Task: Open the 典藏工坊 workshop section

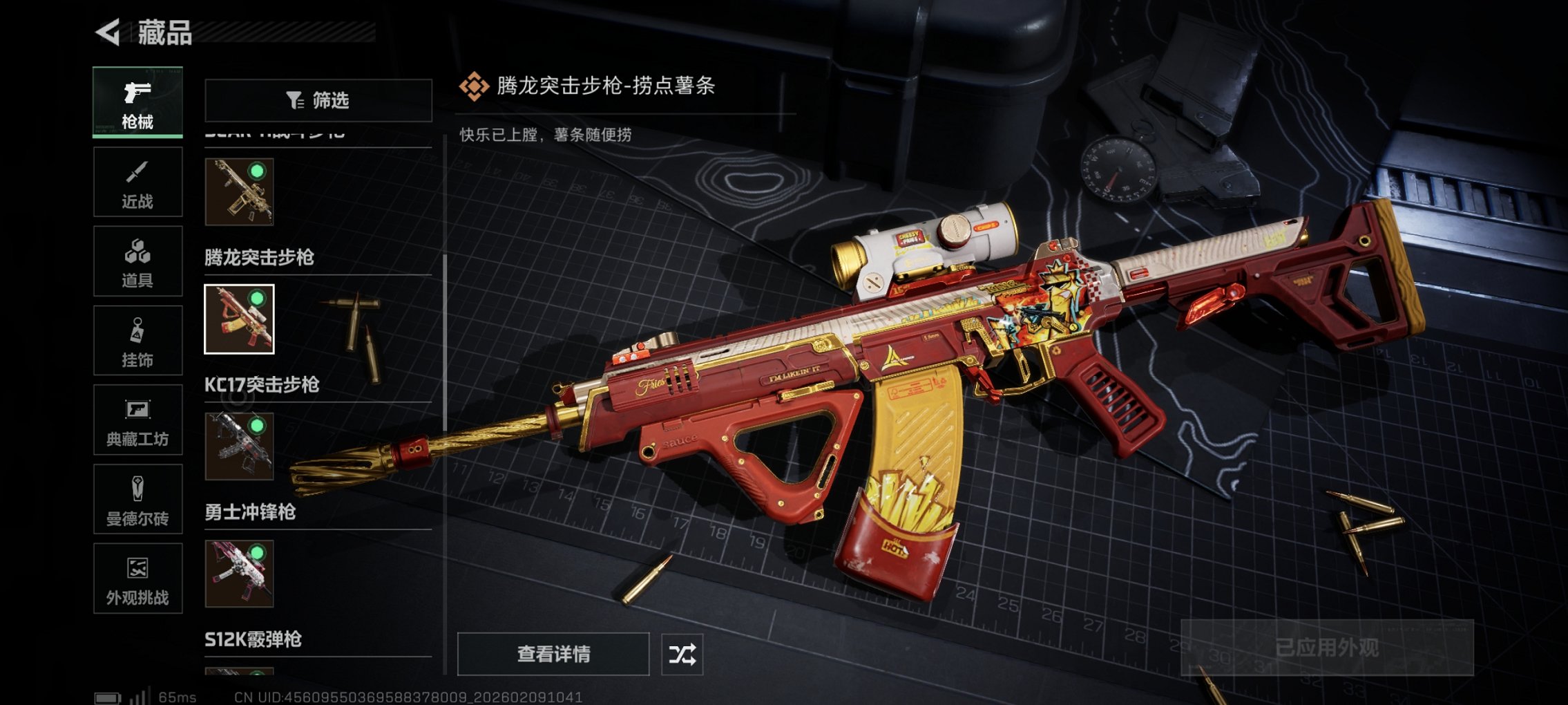Action: (137, 420)
